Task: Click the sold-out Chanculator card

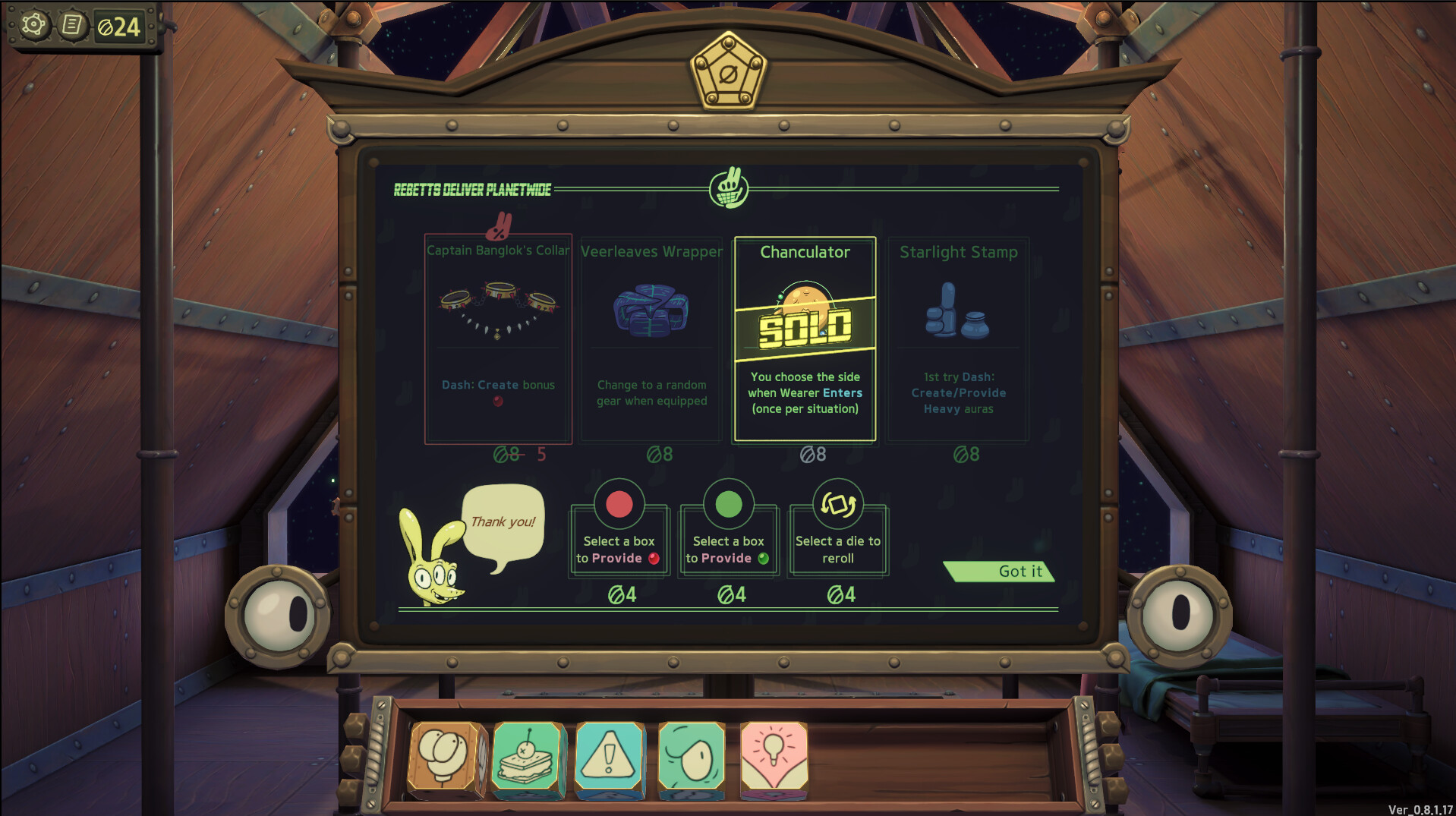Action: pos(805,338)
